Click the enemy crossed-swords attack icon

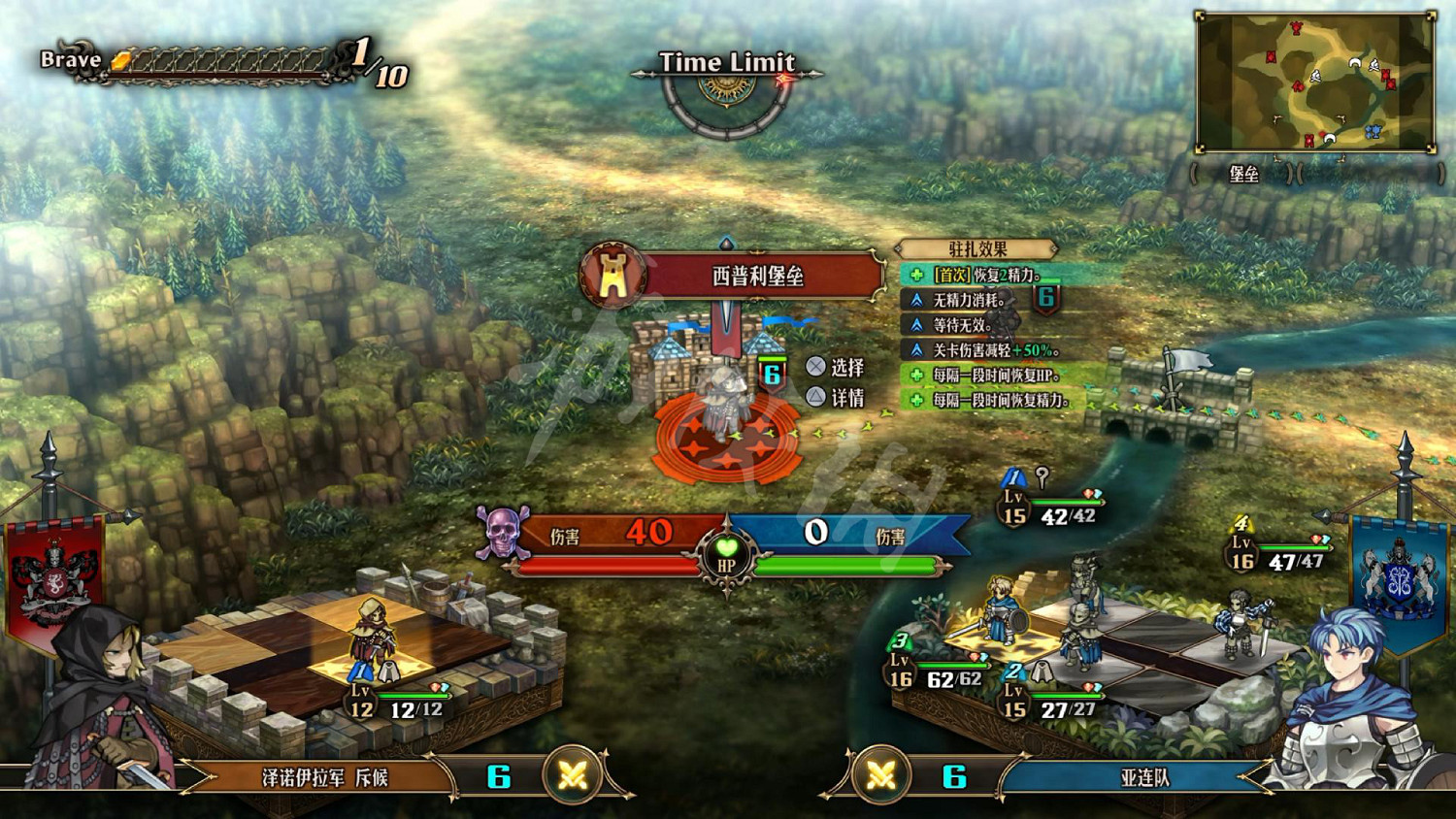[x=573, y=776]
